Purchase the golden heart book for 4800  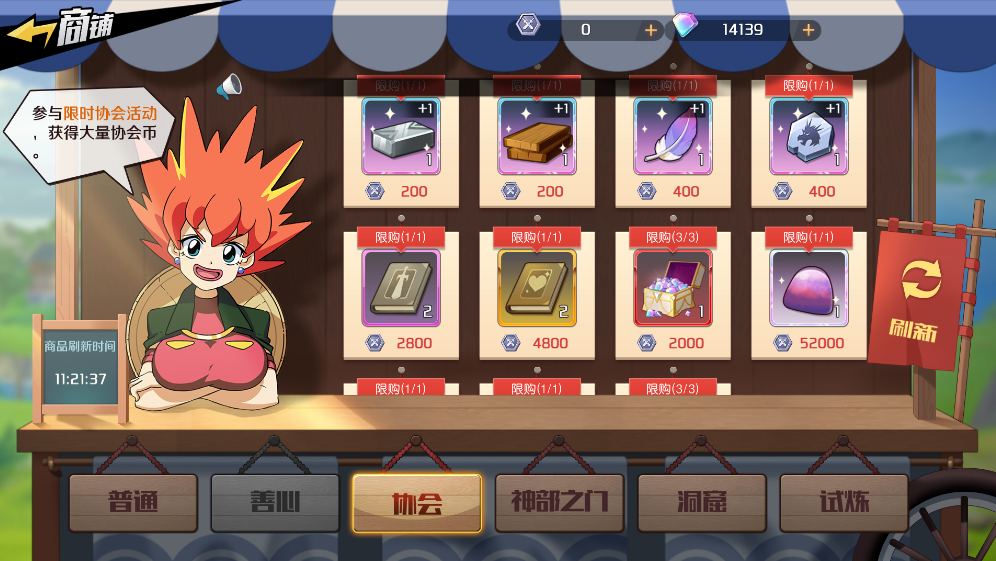click(536, 288)
